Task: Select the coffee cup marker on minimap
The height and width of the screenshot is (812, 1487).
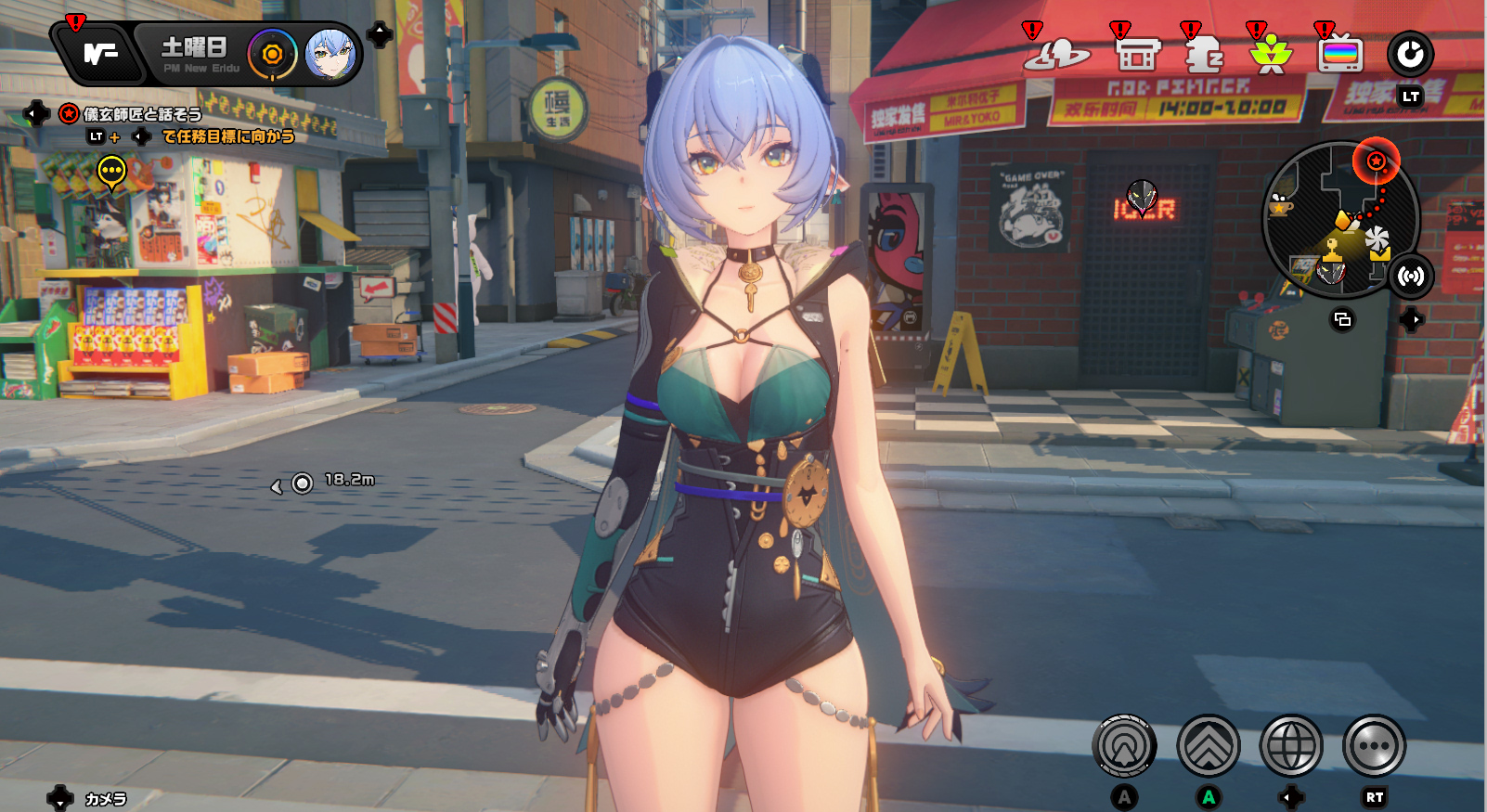Action: (x=1281, y=205)
